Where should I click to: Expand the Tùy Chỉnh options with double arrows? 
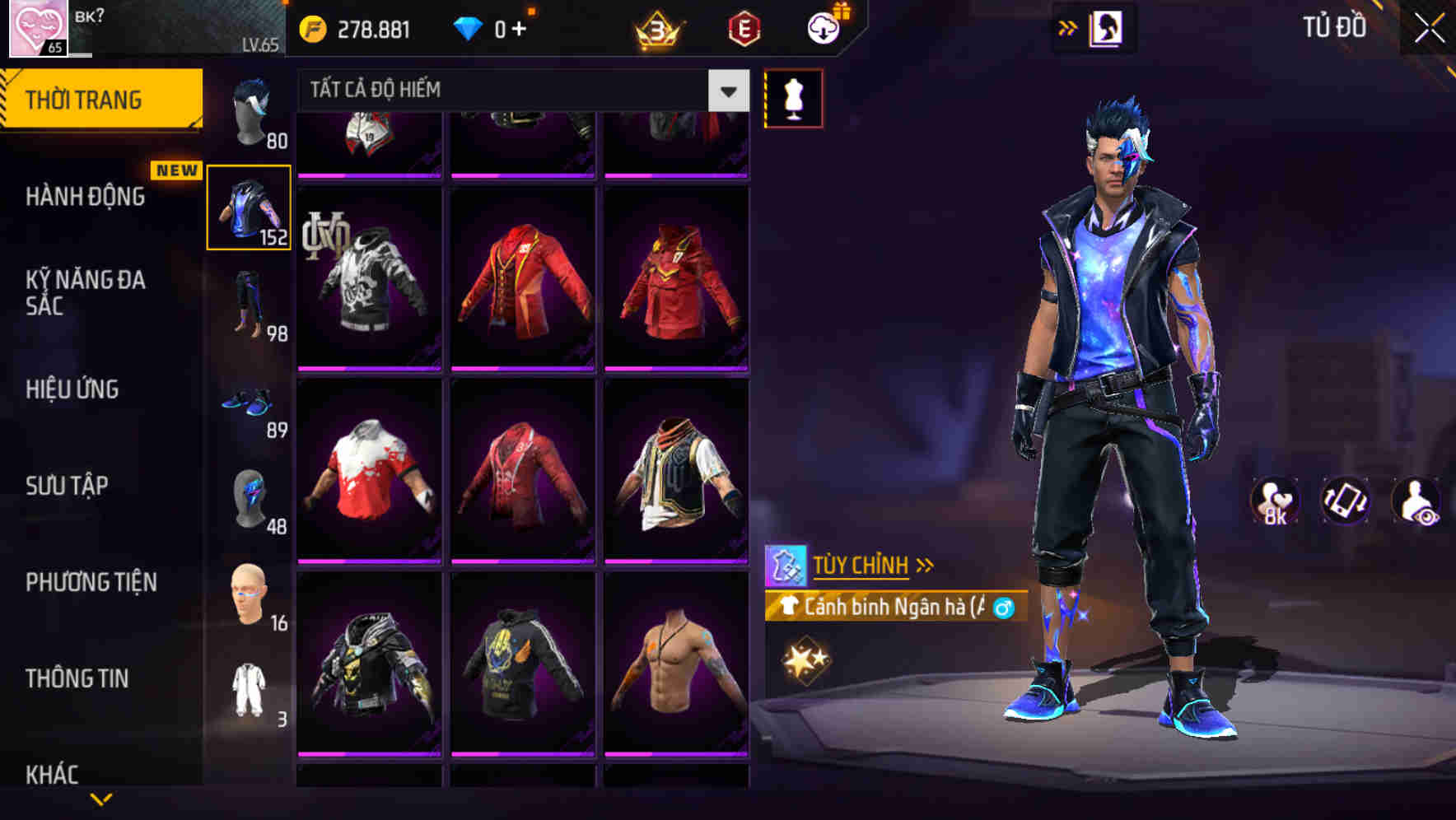926,563
